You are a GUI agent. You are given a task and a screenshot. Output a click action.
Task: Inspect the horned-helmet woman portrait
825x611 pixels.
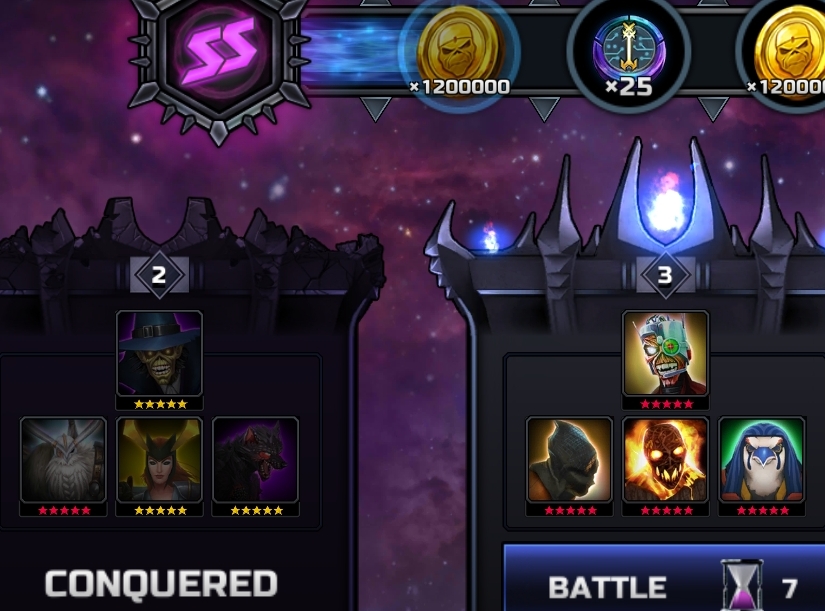160,460
